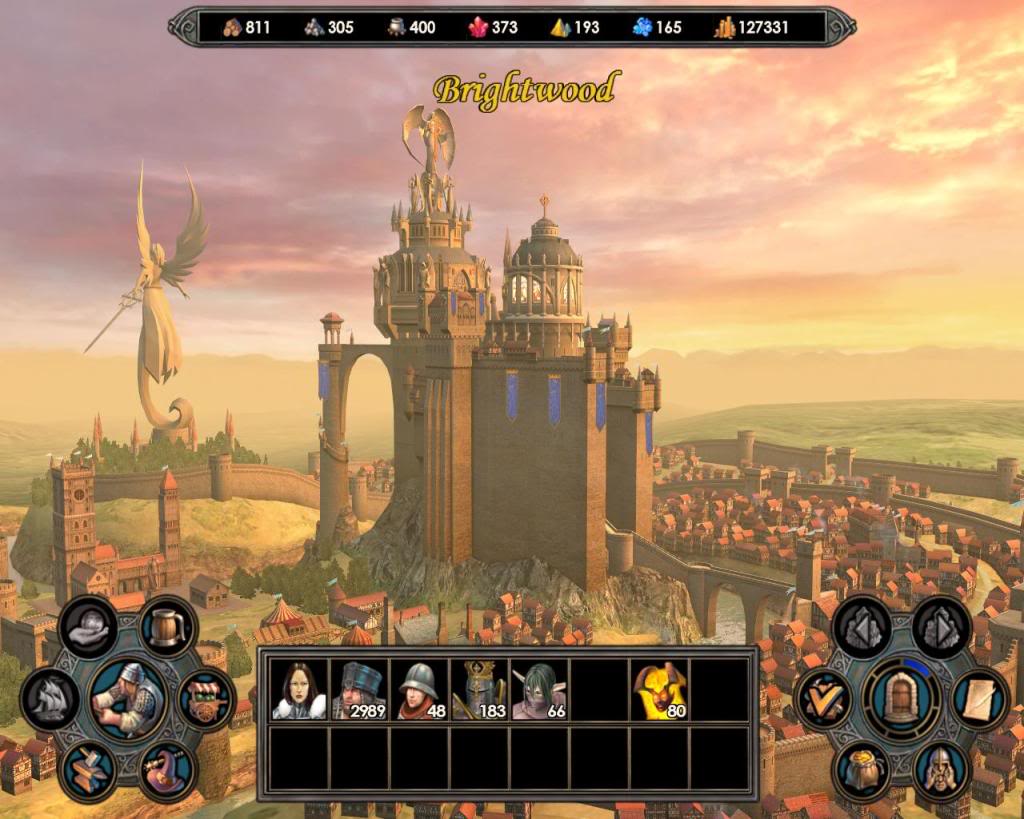The height and width of the screenshot is (819, 1024).
Task: Leave town via the arched door button
Action: click(x=901, y=698)
